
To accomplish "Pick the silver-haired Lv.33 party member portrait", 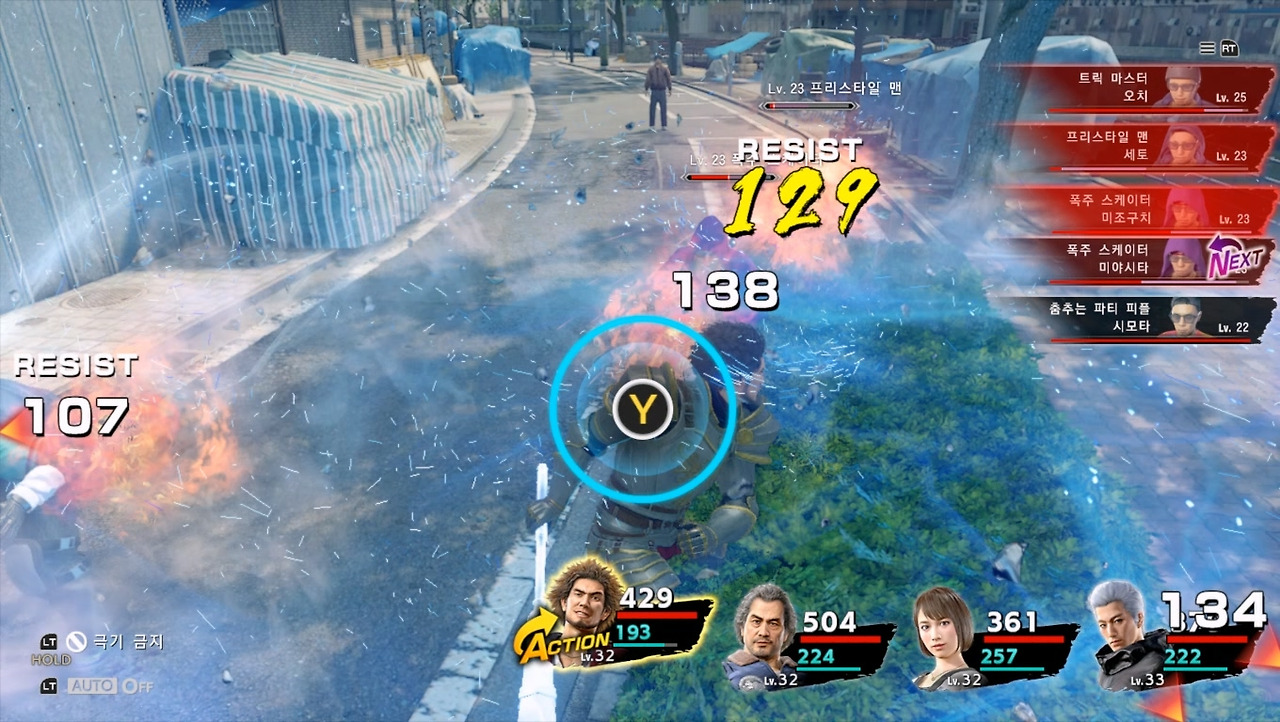I will [x=1122, y=632].
